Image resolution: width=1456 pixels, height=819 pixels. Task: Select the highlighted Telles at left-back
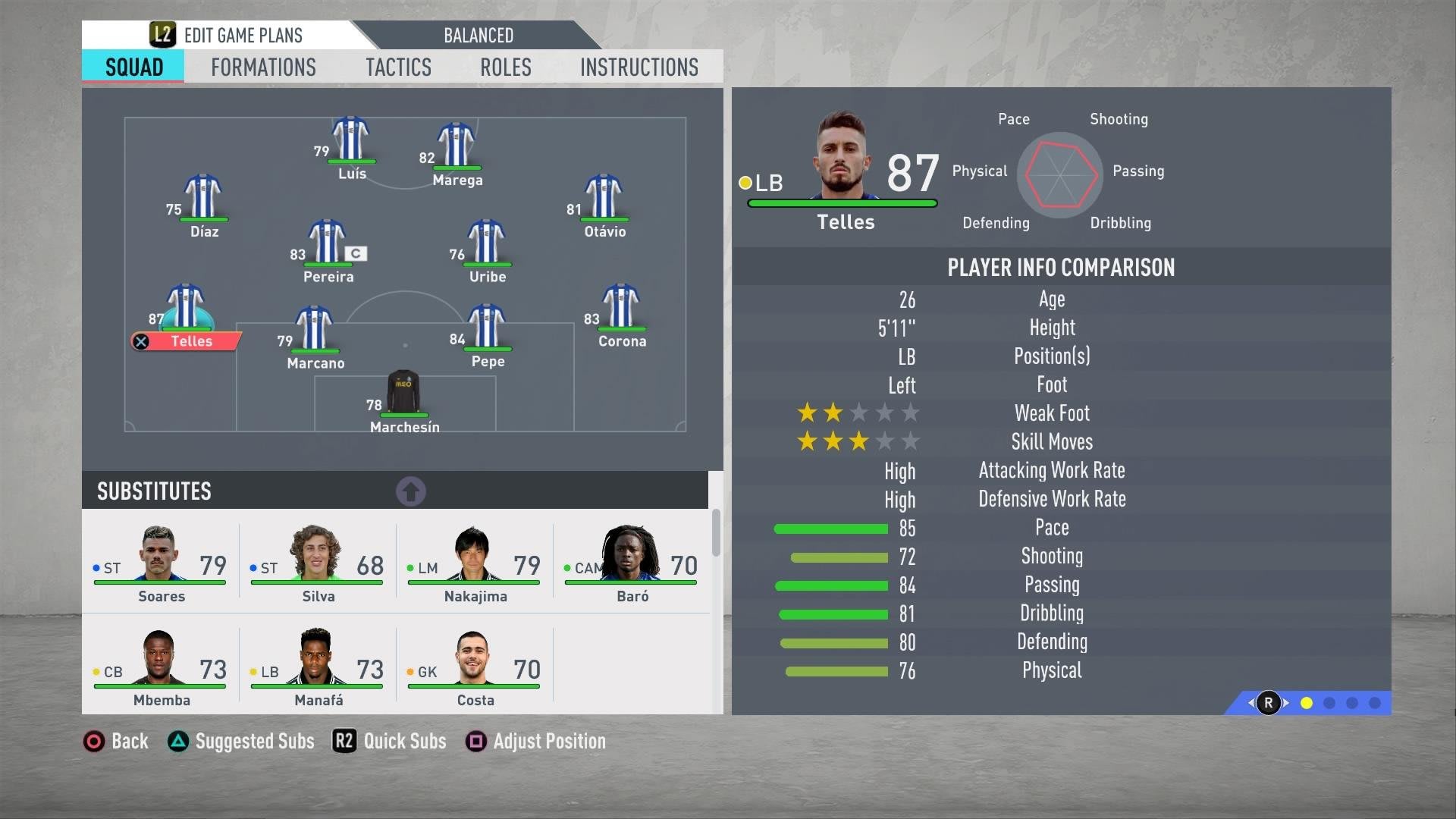186,309
